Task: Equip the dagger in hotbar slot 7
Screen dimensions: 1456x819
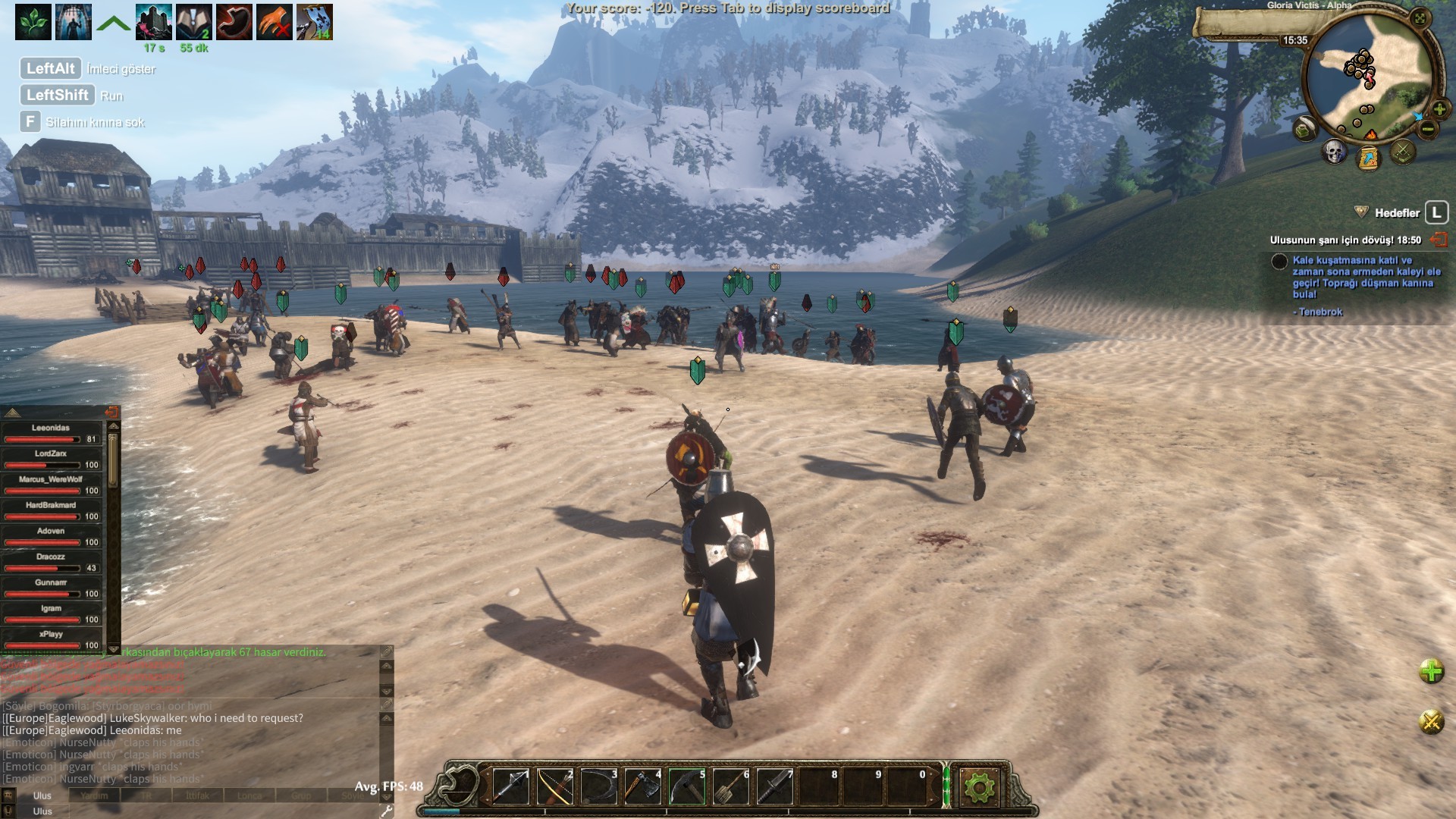Action: coord(775,785)
